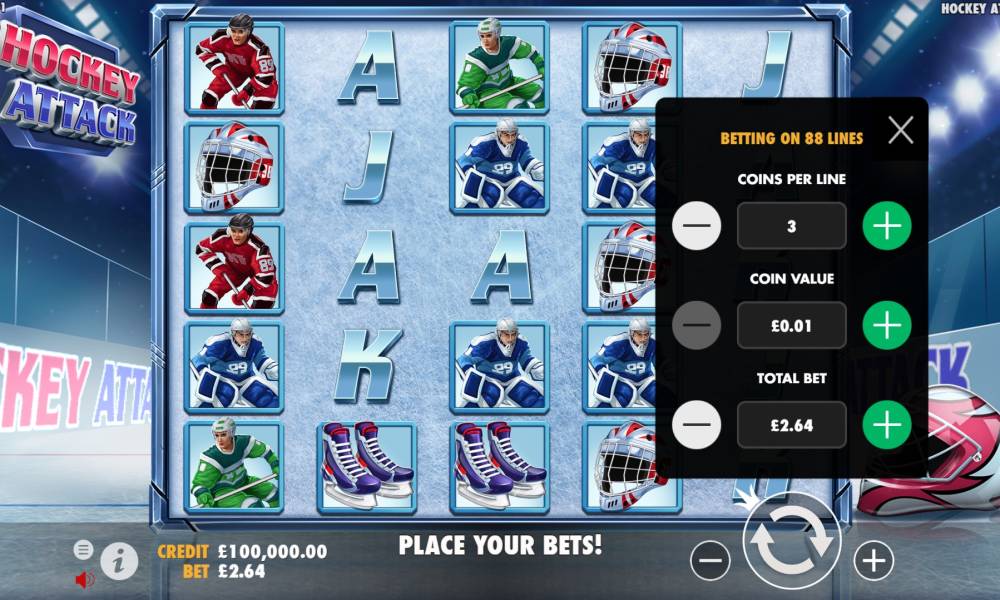The image size is (1000, 600).
Task: Raise the coin value
Action: point(887,325)
